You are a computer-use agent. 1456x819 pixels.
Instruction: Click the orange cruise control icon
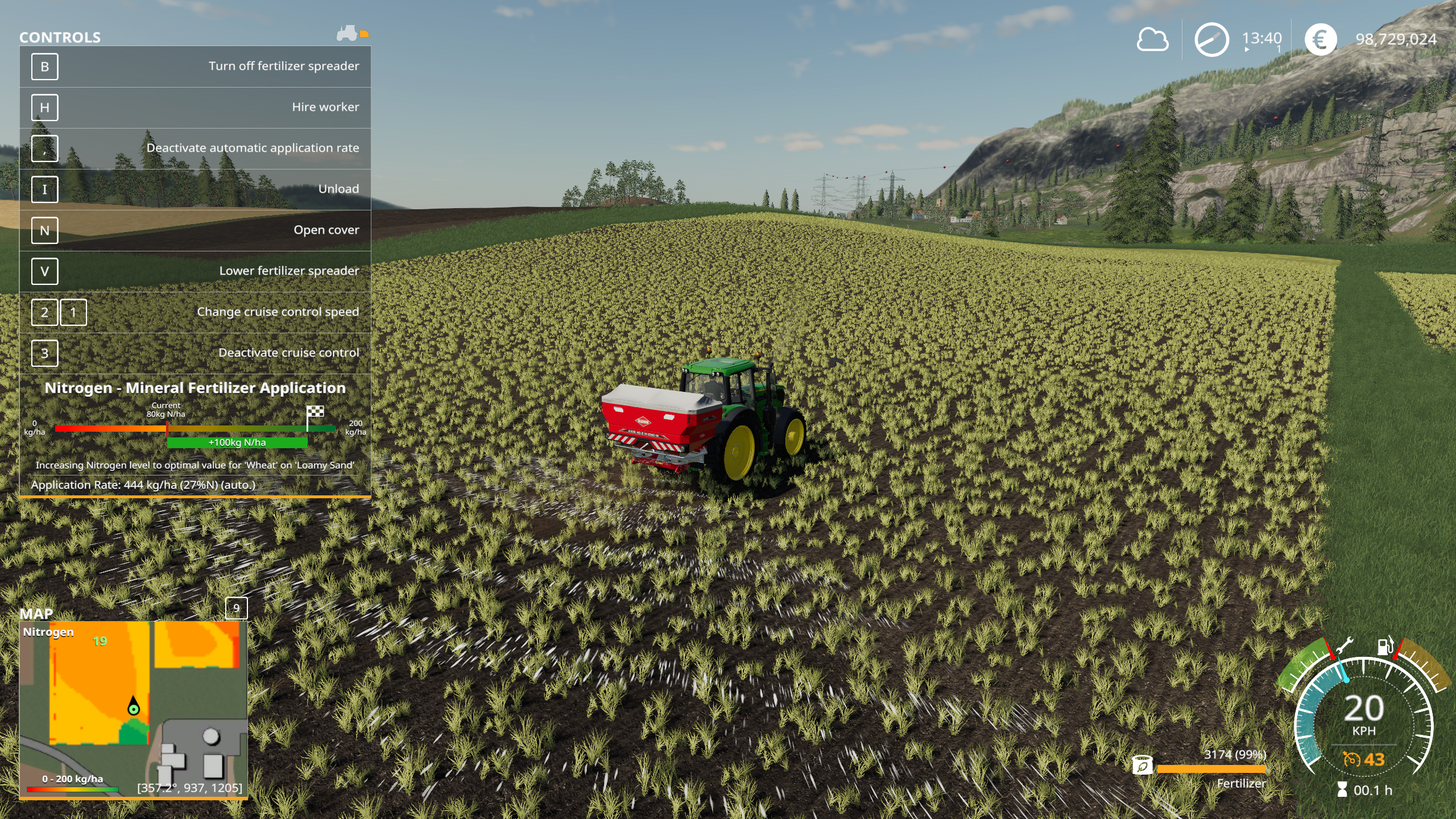pyautogui.click(x=1351, y=759)
